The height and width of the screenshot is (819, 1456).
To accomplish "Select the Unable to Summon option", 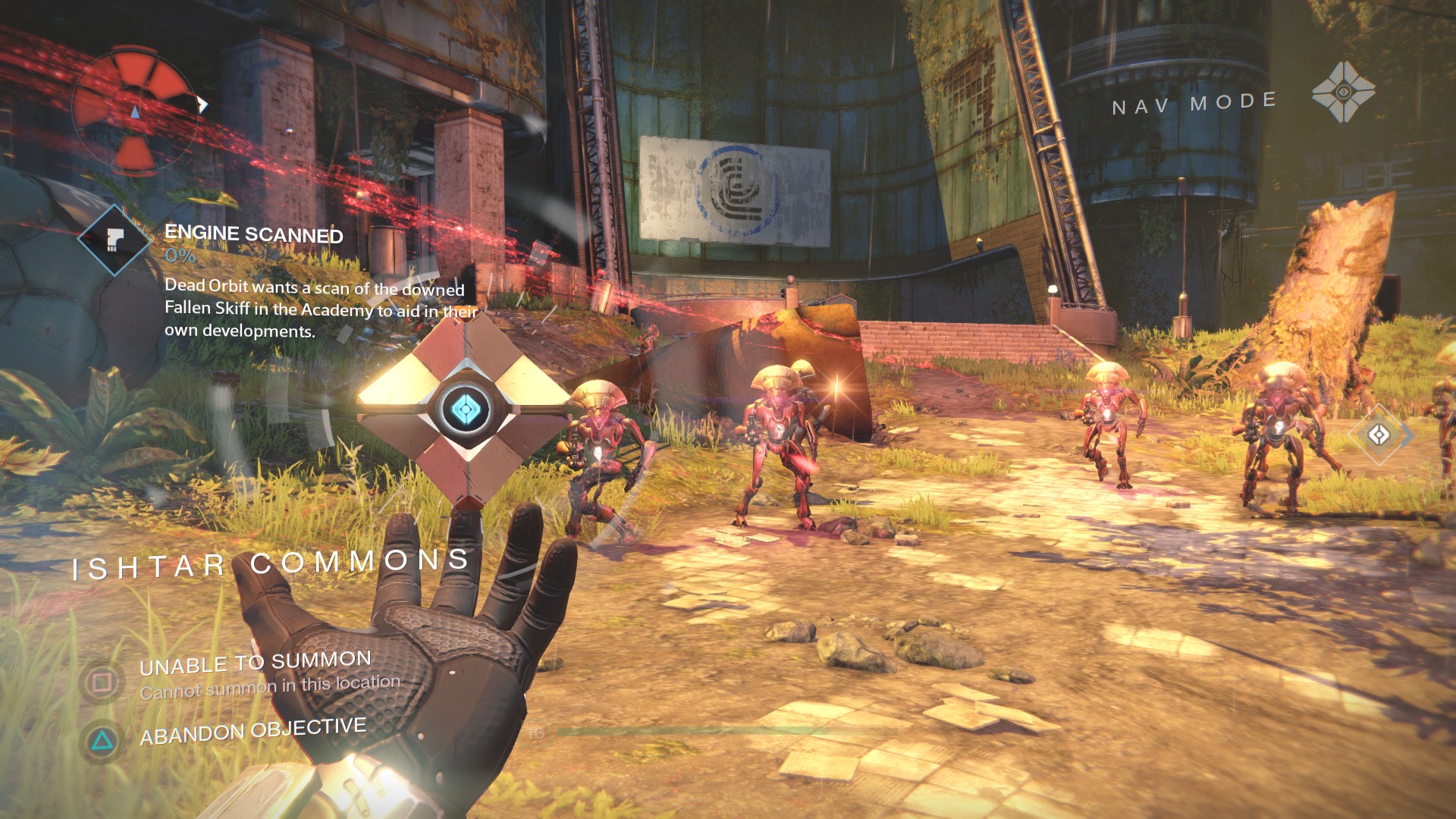I will tap(255, 664).
